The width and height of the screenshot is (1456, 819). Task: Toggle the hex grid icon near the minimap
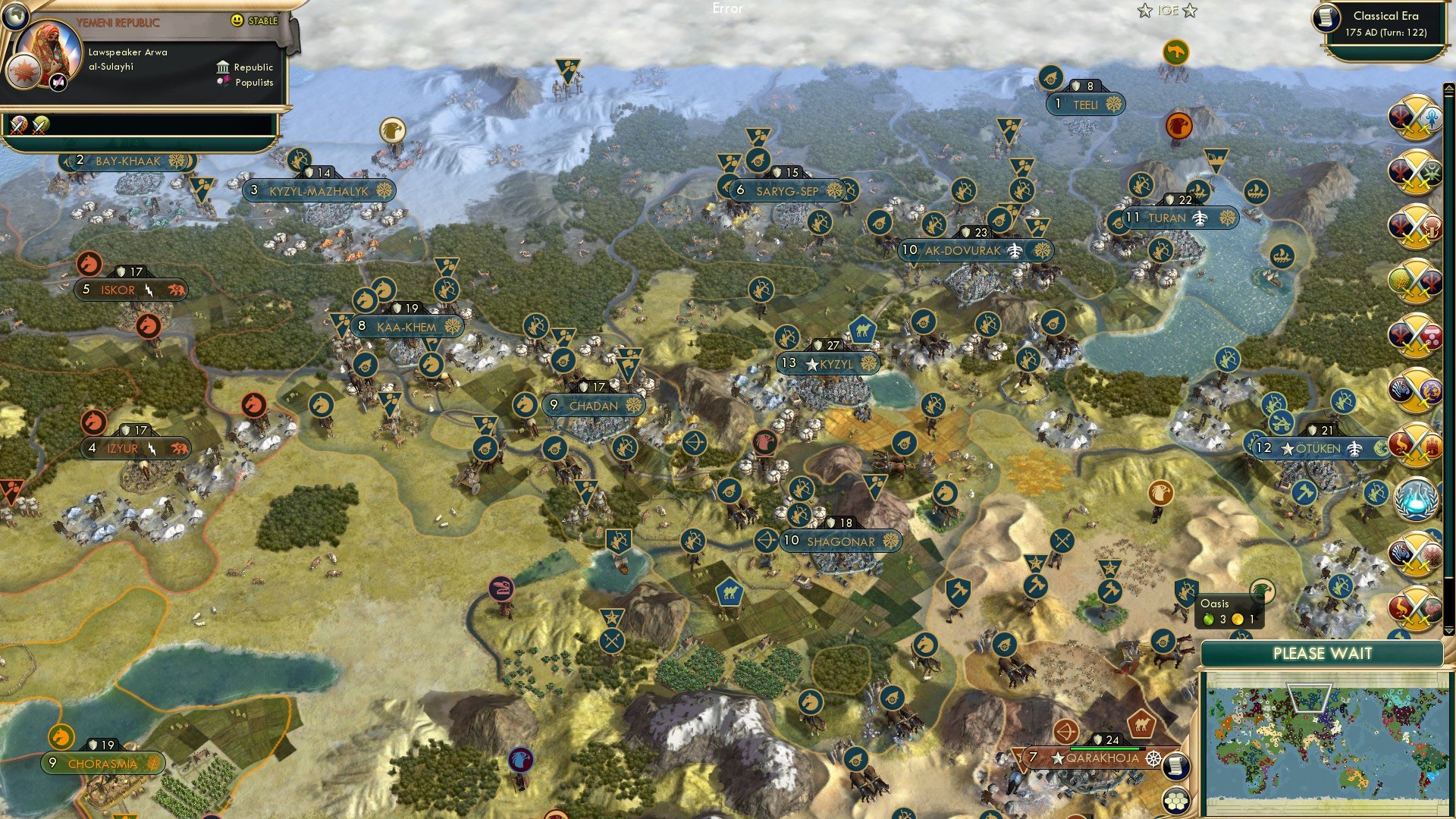click(x=1176, y=802)
